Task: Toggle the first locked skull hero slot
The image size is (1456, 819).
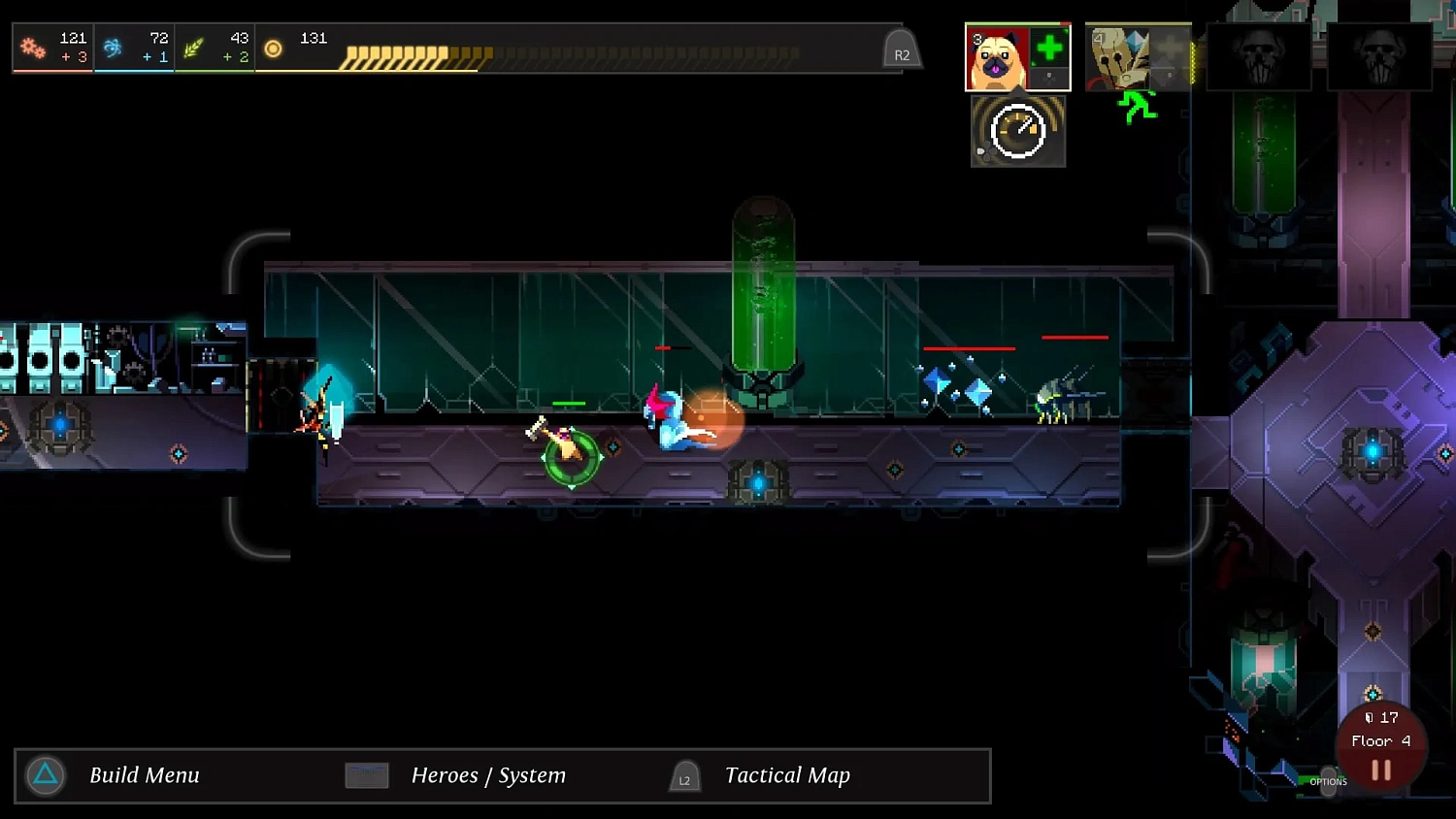Action: point(1259,56)
